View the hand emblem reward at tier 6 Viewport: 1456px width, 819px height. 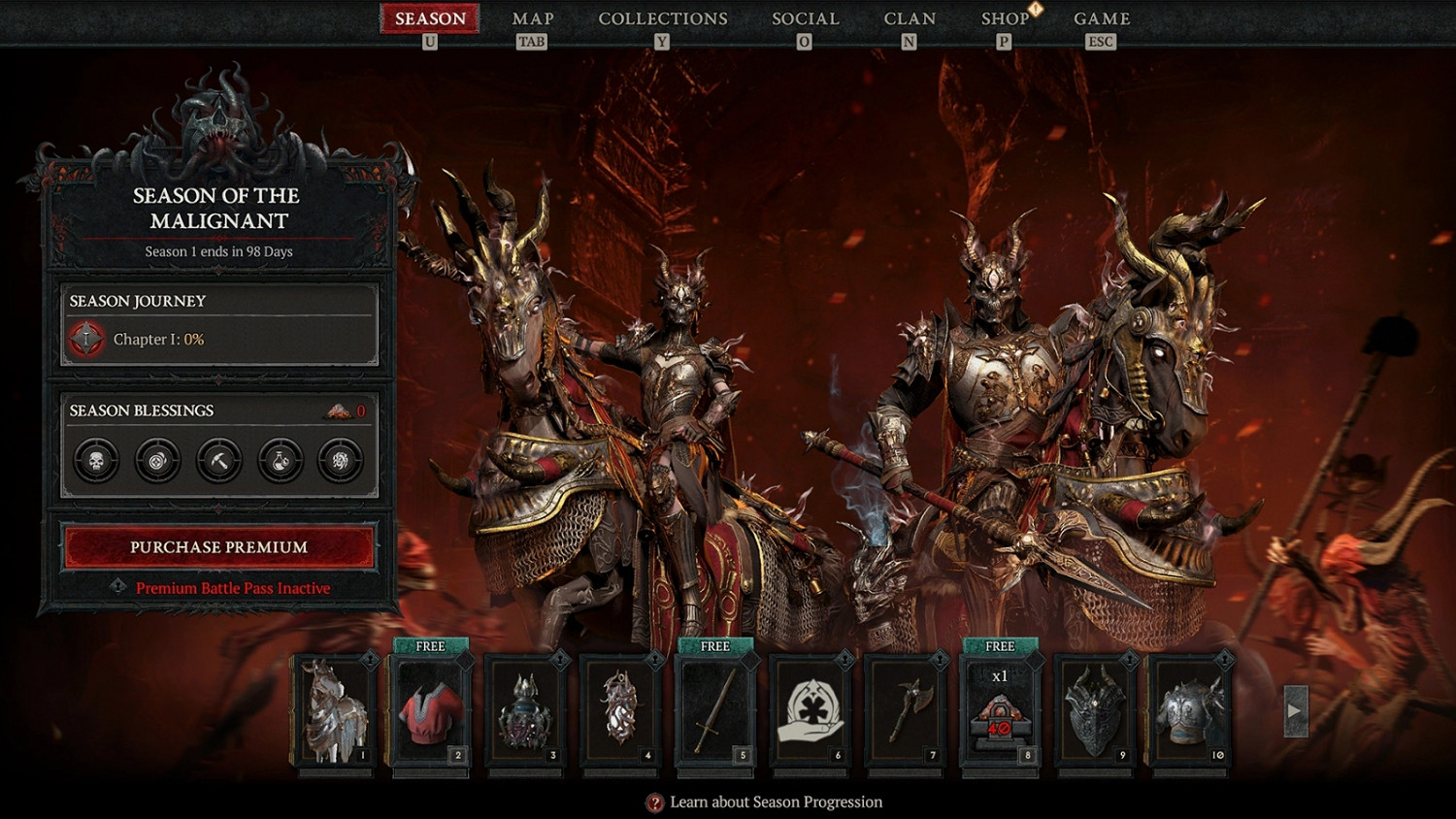pos(811,710)
